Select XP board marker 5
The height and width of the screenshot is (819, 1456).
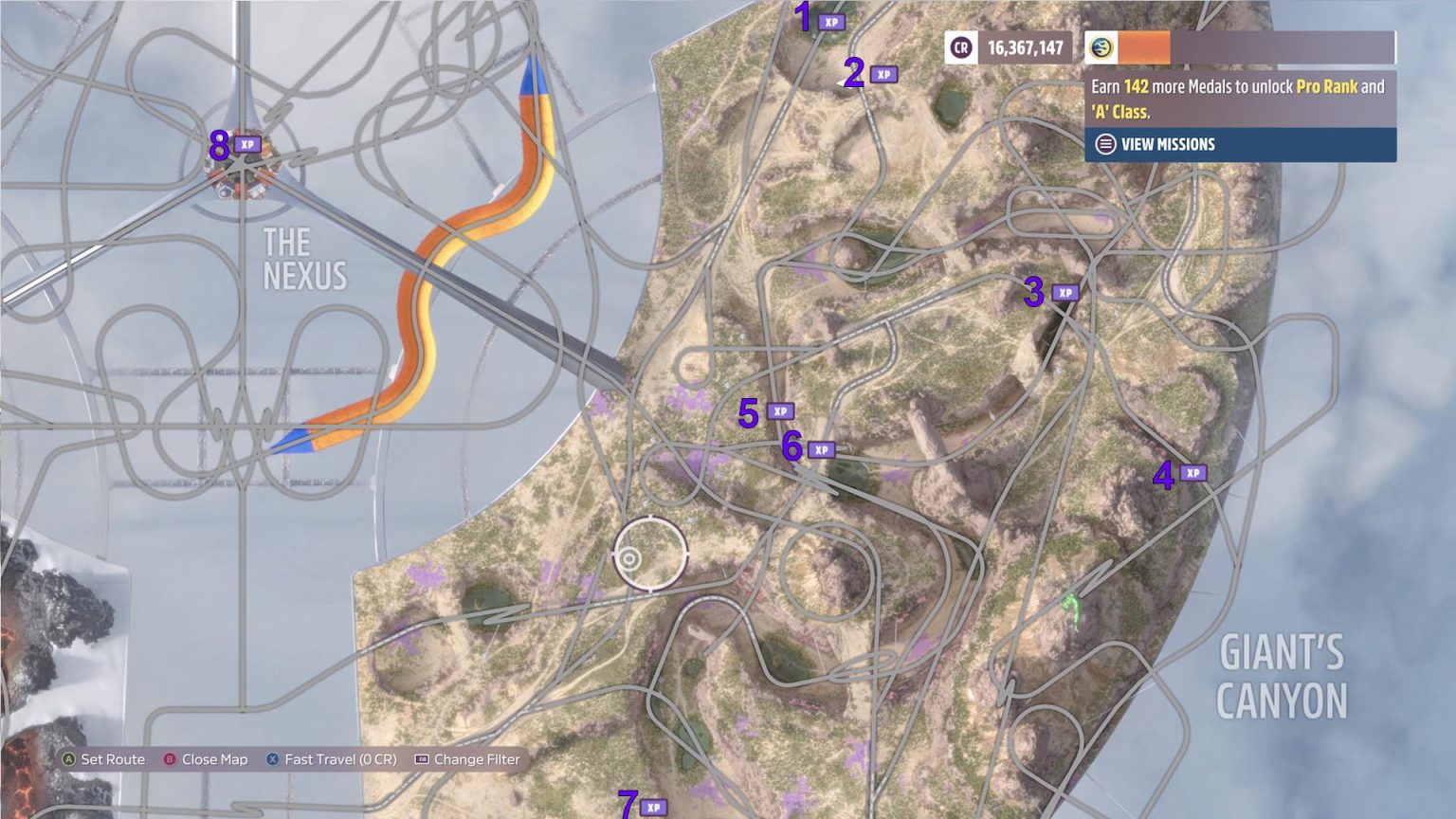click(x=780, y=411)
